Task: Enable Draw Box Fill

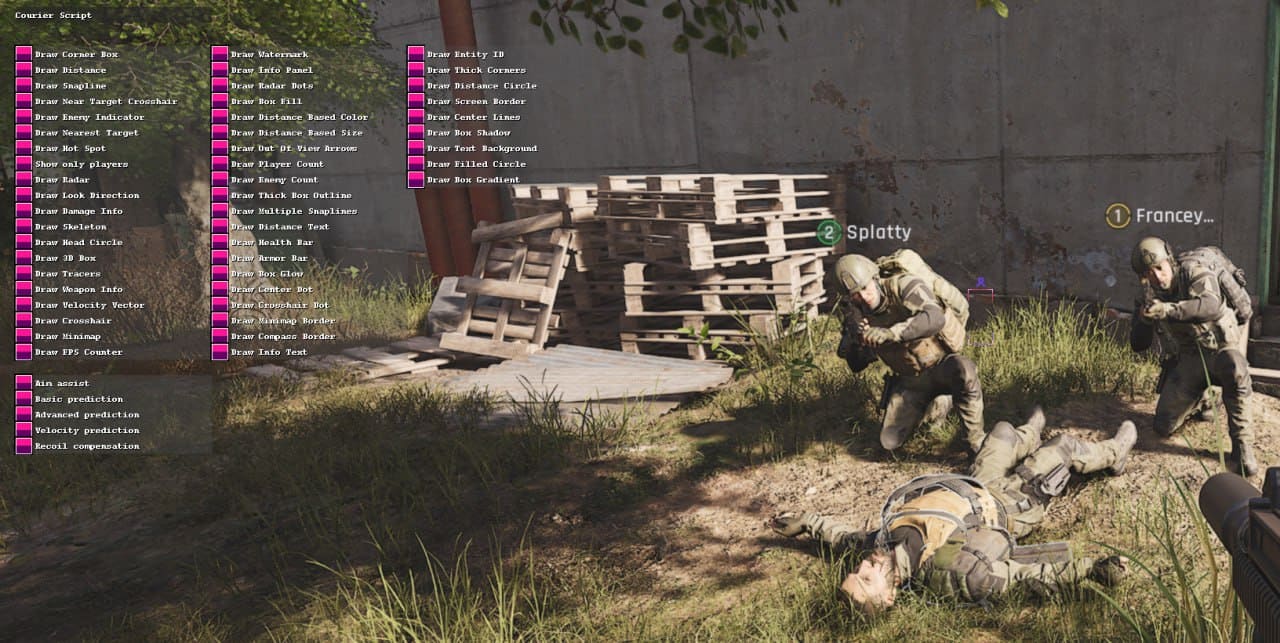Action: (219, 101)
